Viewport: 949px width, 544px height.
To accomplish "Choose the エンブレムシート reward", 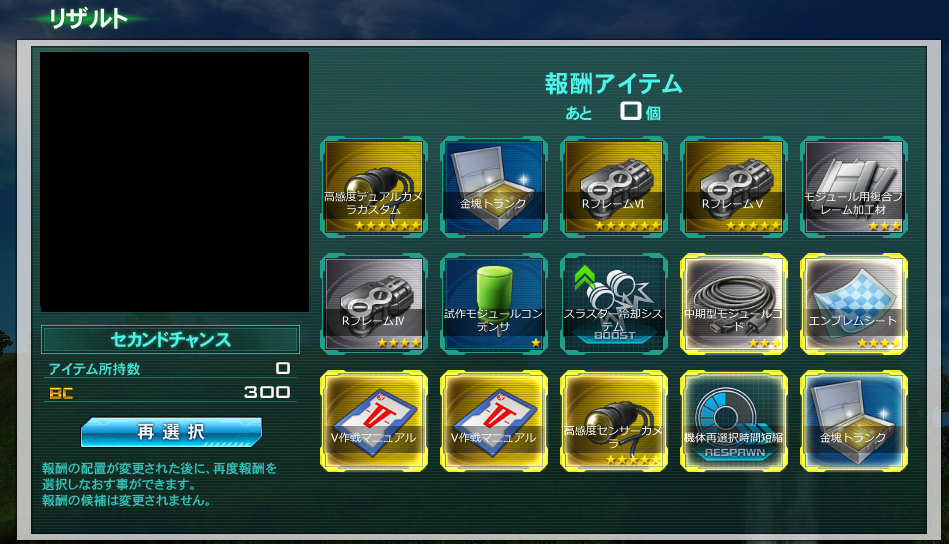I will coord(854,303).
